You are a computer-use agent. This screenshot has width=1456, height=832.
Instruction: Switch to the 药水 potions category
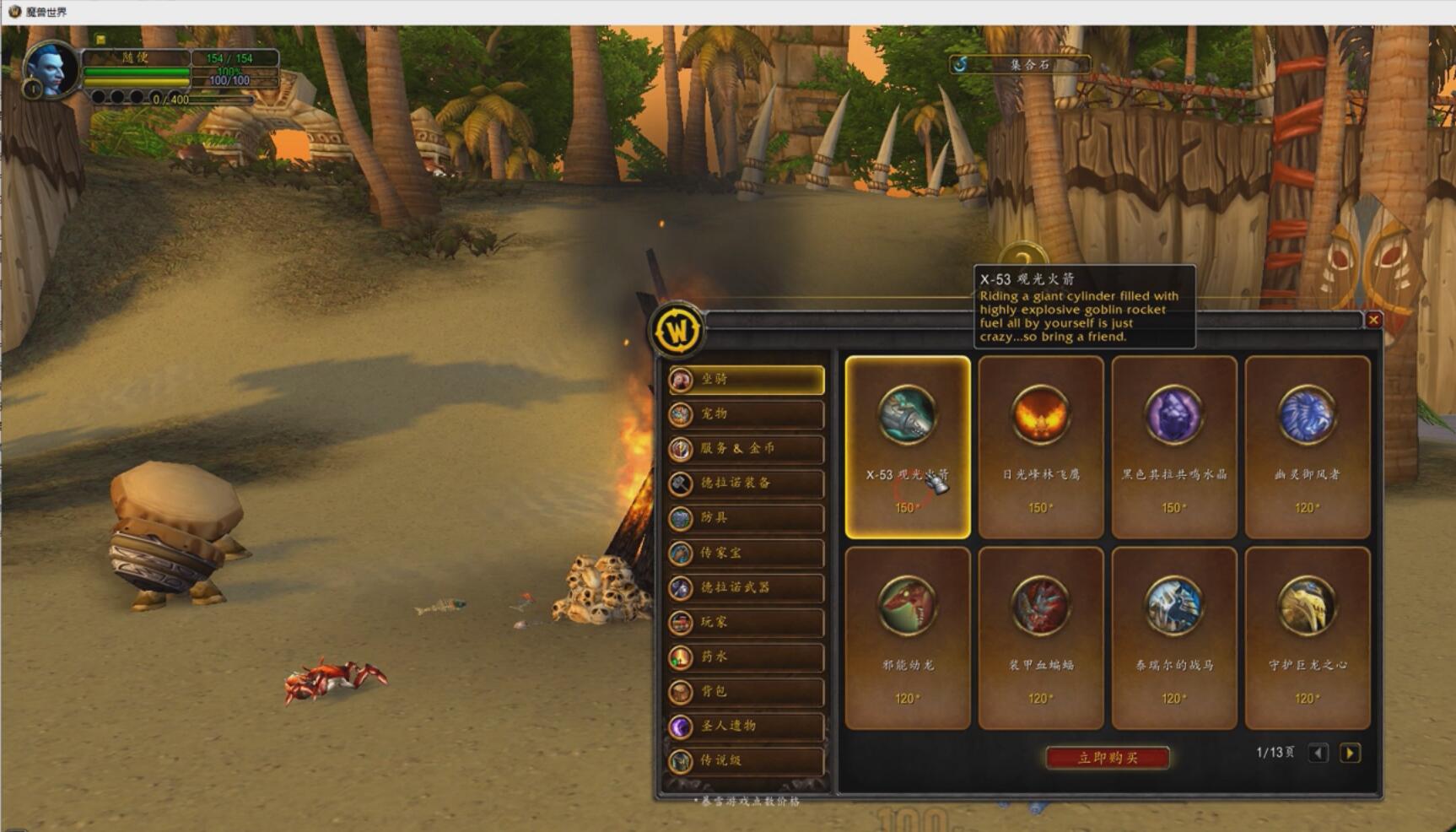[x=747, y=656]
